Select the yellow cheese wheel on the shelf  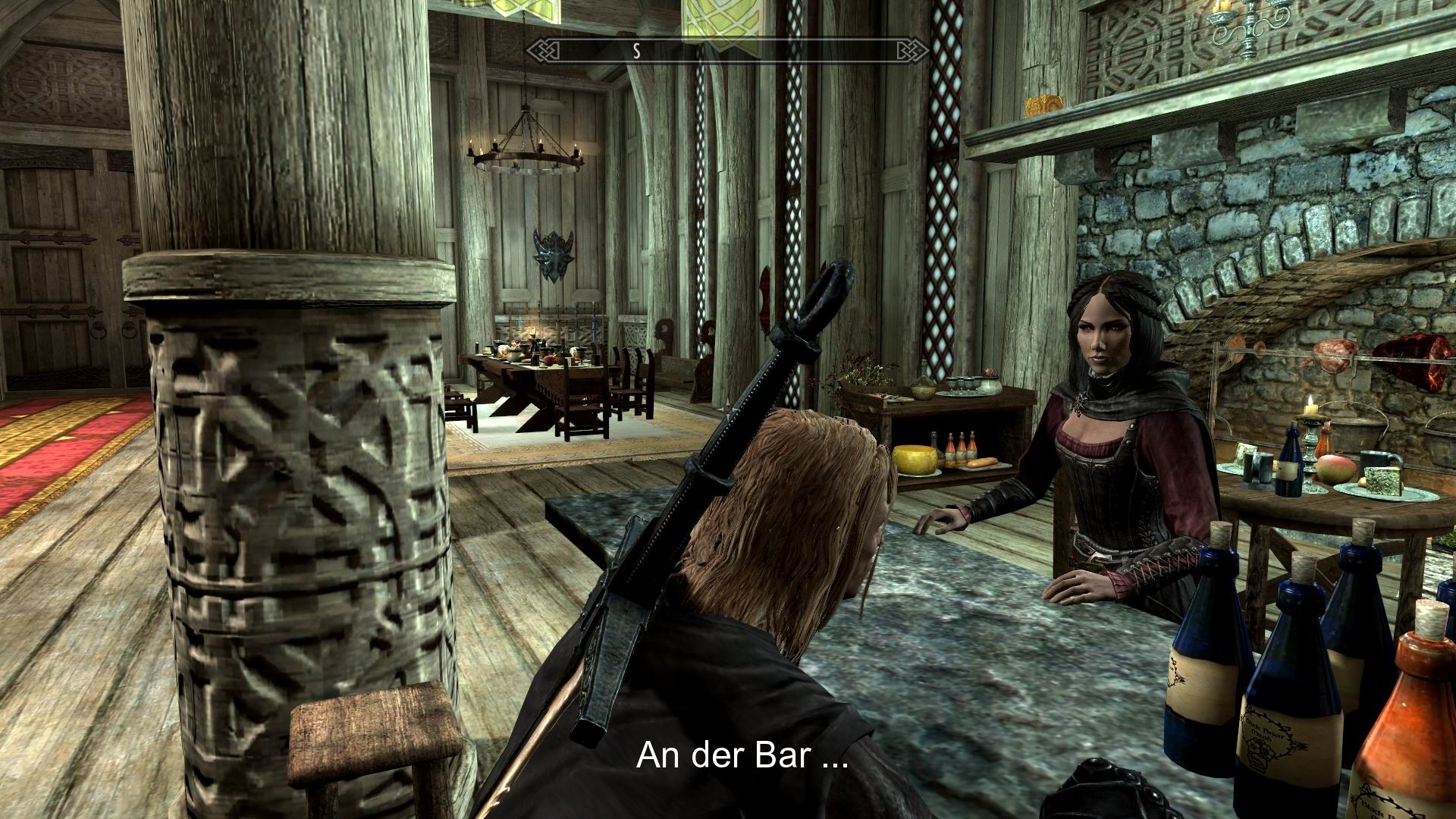coord(916,460)
